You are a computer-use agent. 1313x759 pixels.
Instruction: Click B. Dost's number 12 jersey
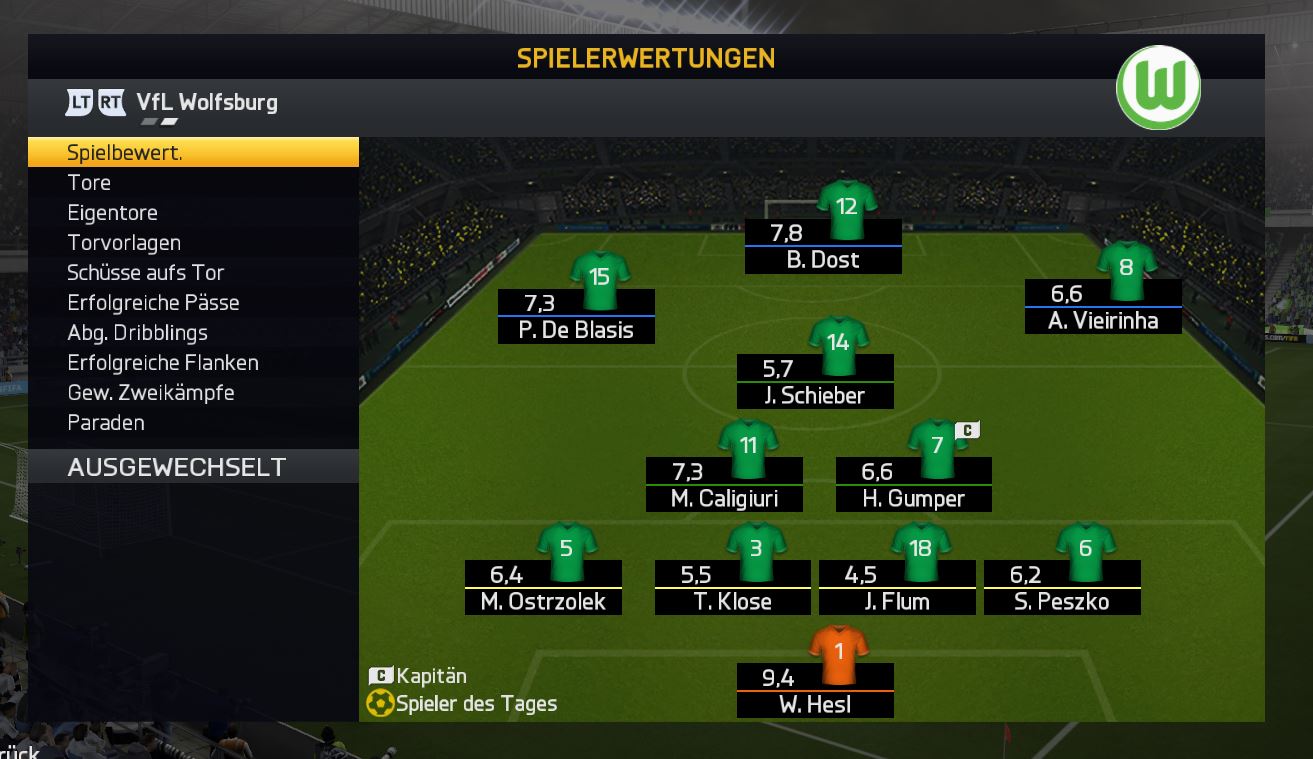click(845, 203)
